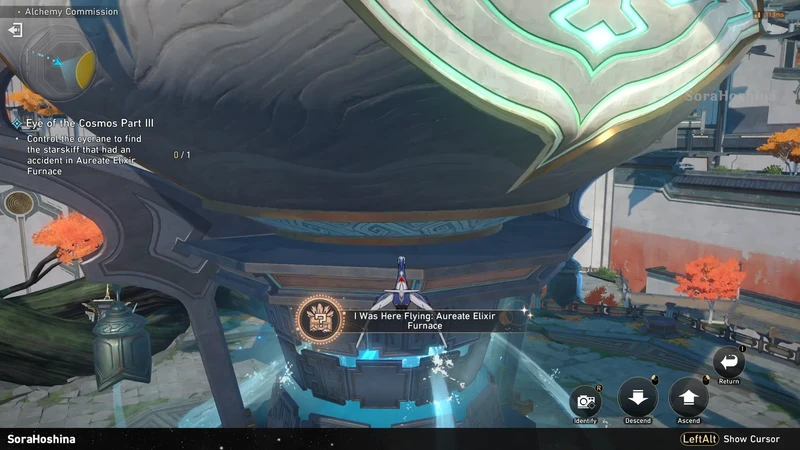Click the Return button
The image size is (800, 450).
click(x=729, y=362)
